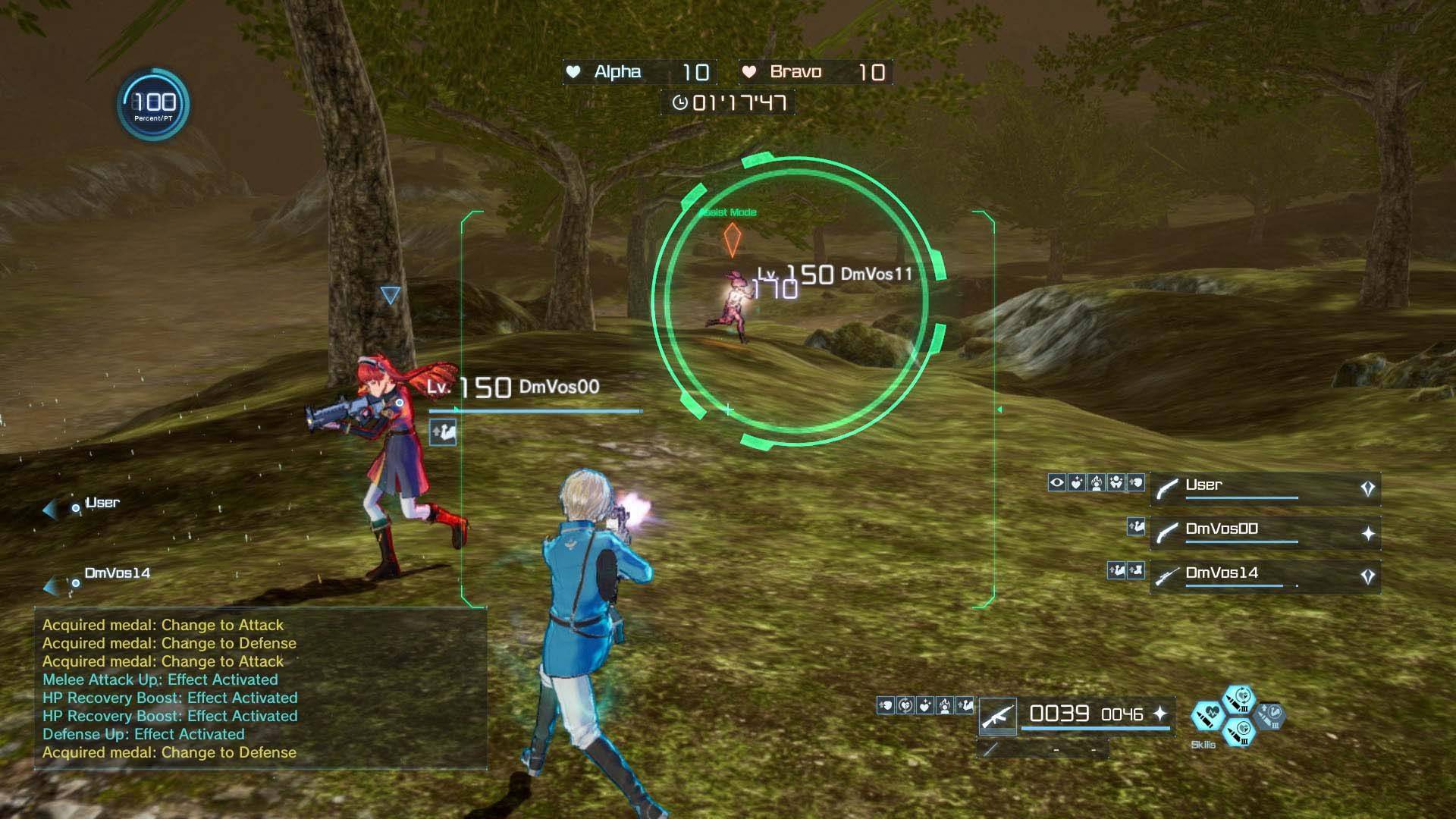The width and height of the screenshot is (1456, 819).
Task: Click the Alpha team score panel
Action: coord(639,72)
